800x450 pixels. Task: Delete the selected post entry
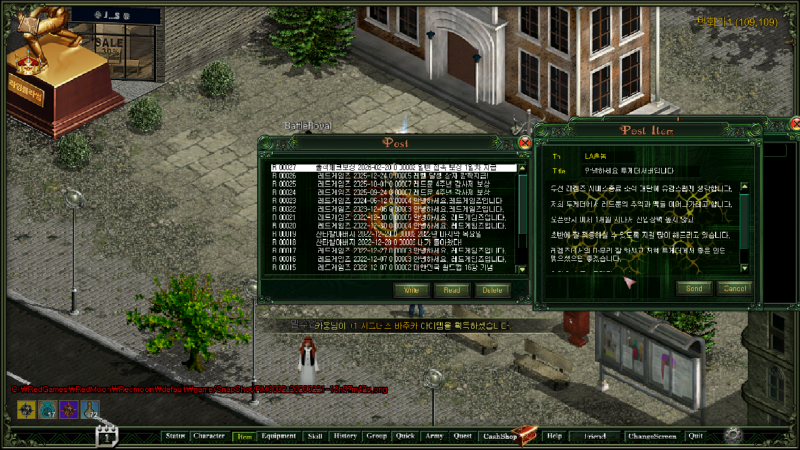[x=492, y=289]
